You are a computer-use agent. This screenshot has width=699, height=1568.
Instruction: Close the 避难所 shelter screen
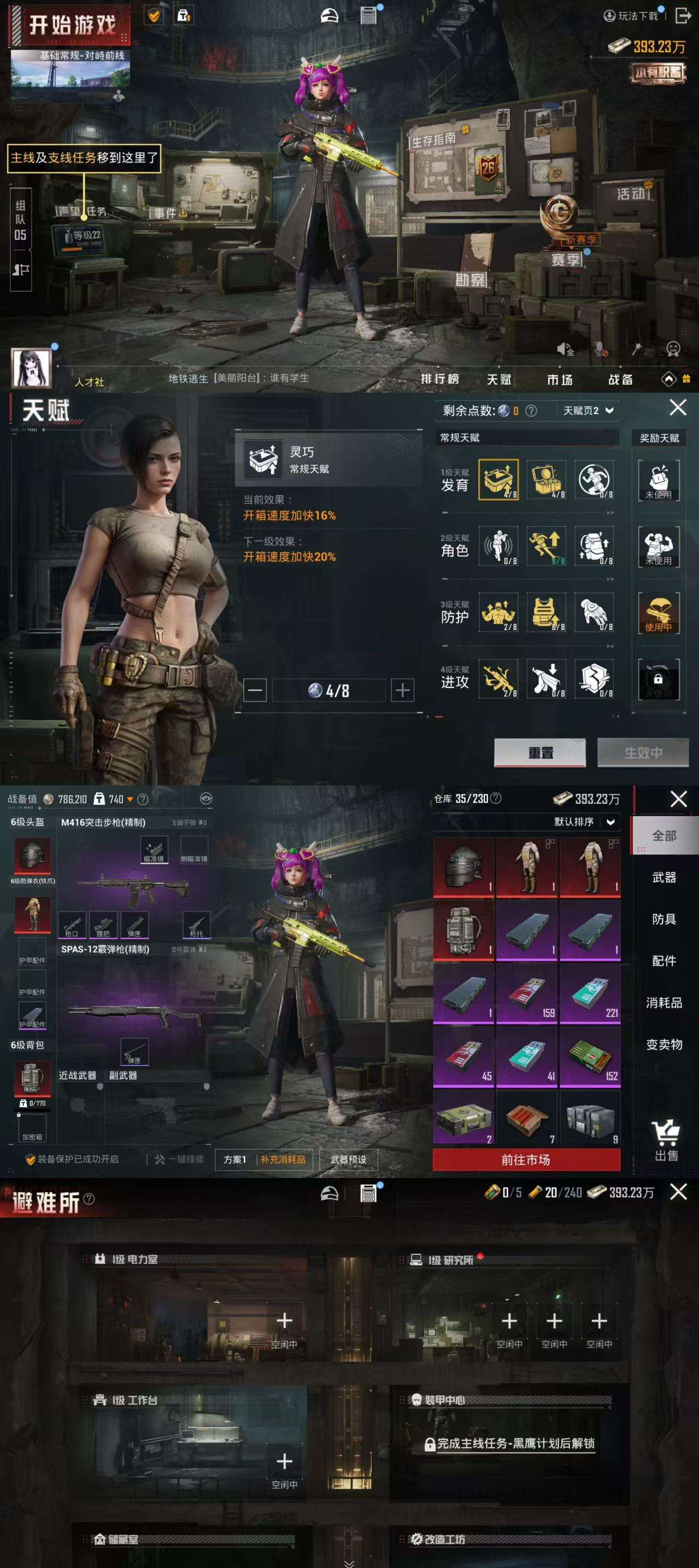tap(678, 1192)
